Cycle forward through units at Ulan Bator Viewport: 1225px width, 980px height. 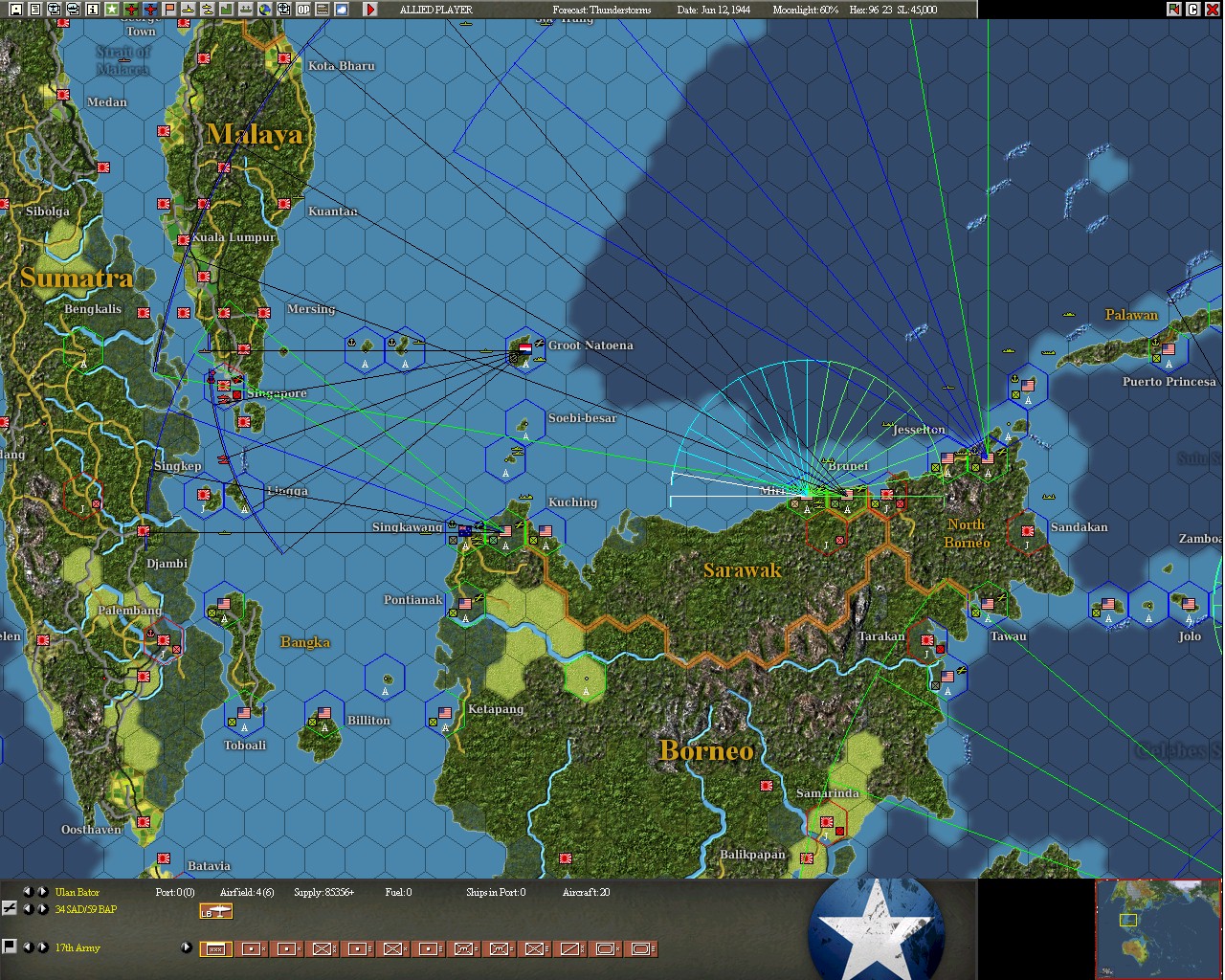click(42, 892)
